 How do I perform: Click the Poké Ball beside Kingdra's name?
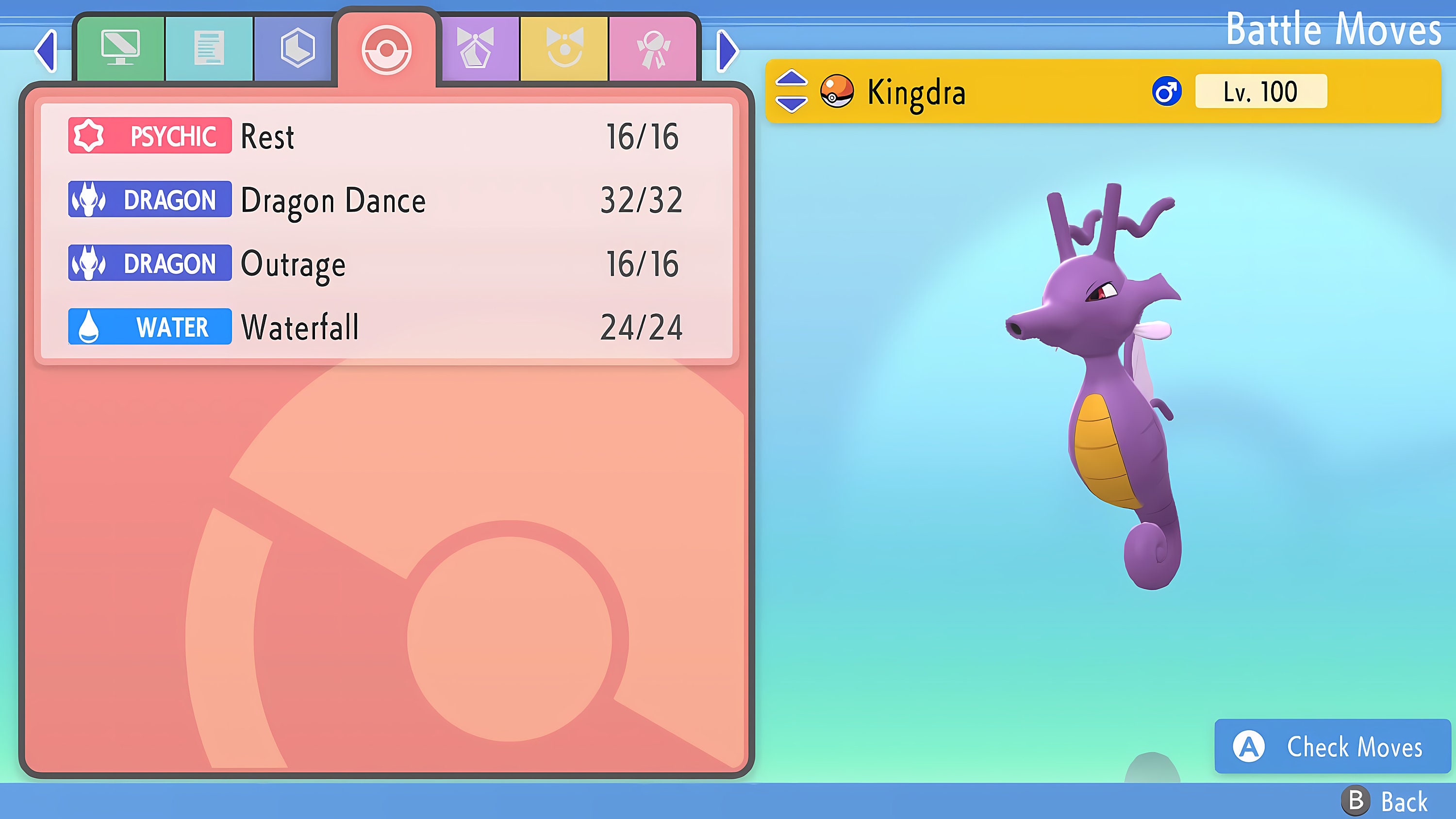(838, 92)
